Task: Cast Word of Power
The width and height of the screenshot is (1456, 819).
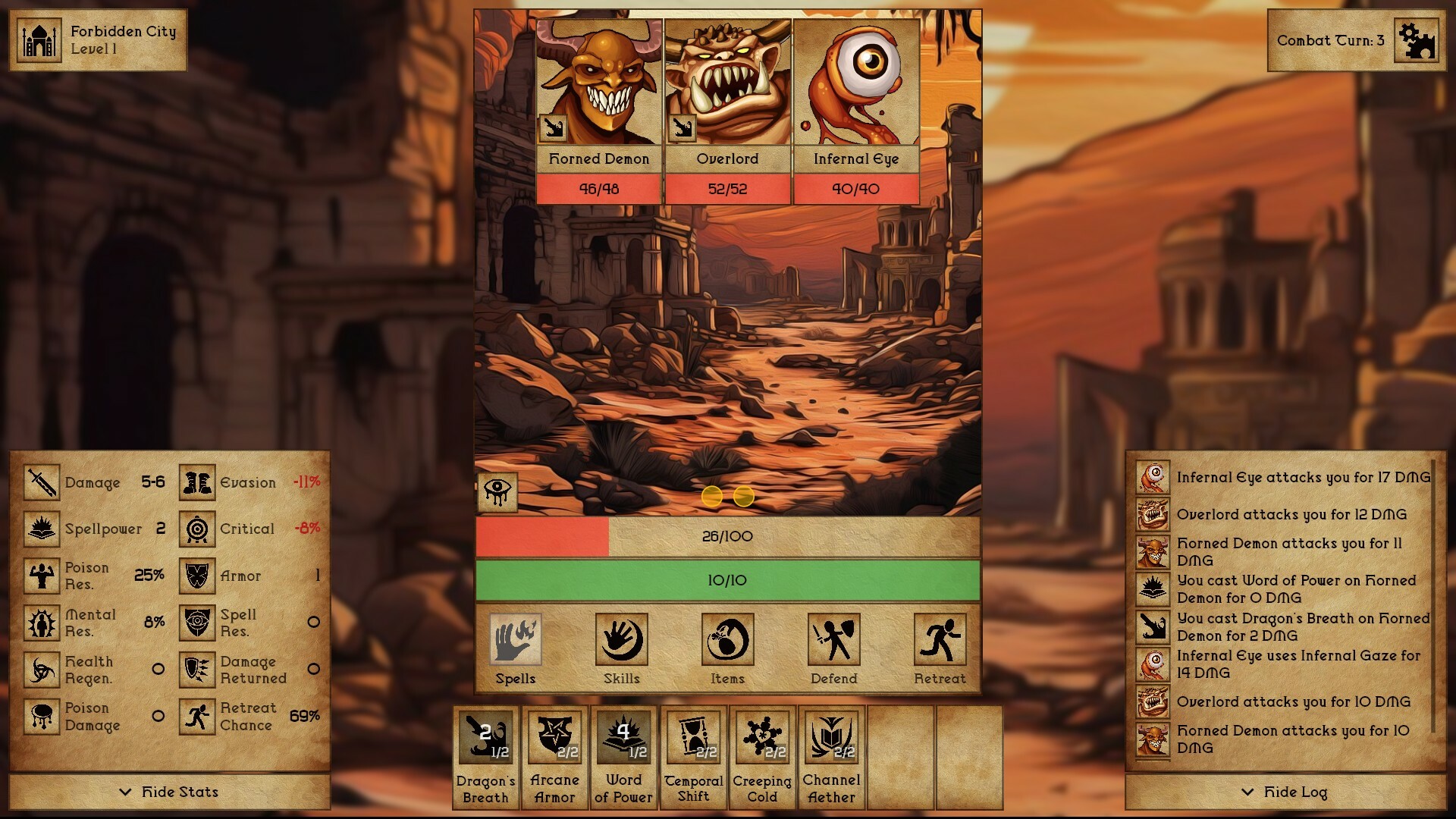Action: point(623,736)
